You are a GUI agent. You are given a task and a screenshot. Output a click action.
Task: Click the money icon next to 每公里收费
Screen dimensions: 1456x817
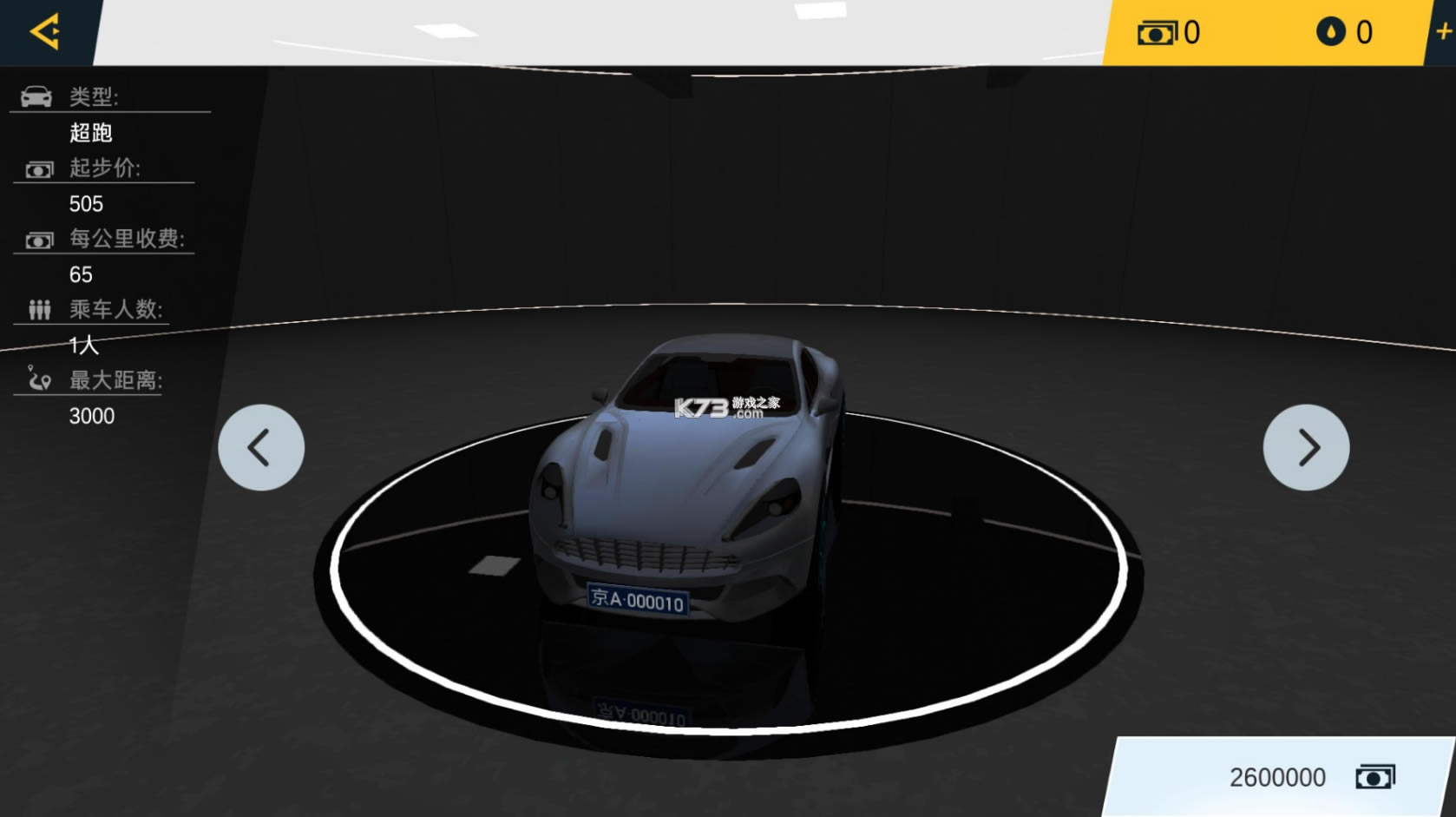(37, 240)
